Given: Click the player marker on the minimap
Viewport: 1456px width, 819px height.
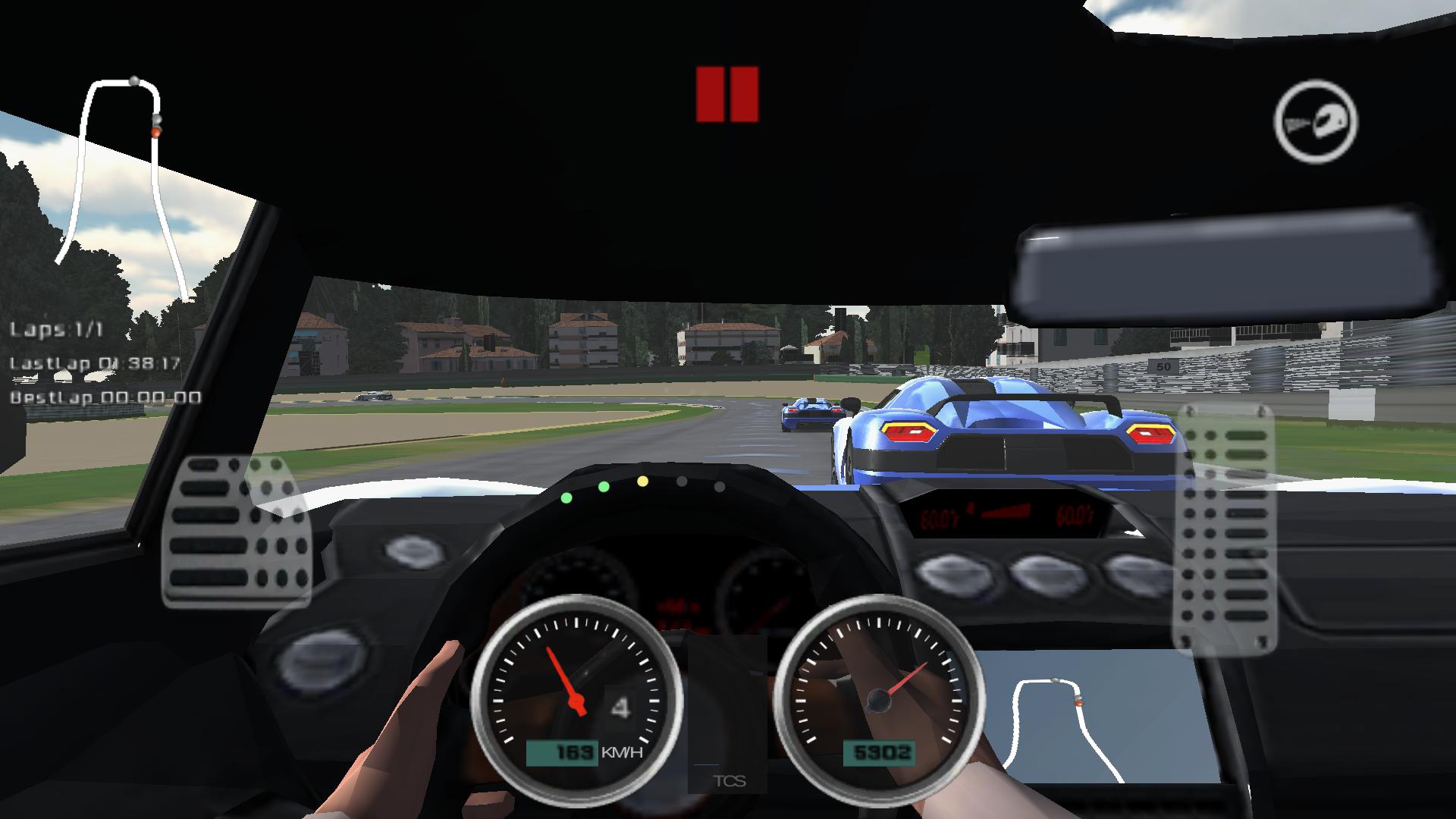Looking at the screenshot, I should pyautogui.click(x=155, y=131).
